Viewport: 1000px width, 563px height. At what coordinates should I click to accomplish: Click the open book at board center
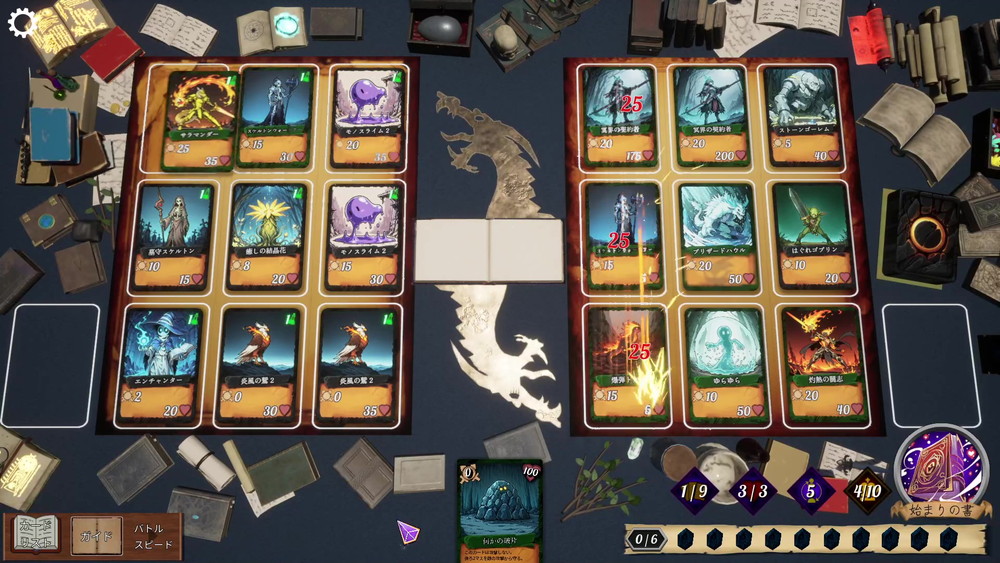pos(490,251)
